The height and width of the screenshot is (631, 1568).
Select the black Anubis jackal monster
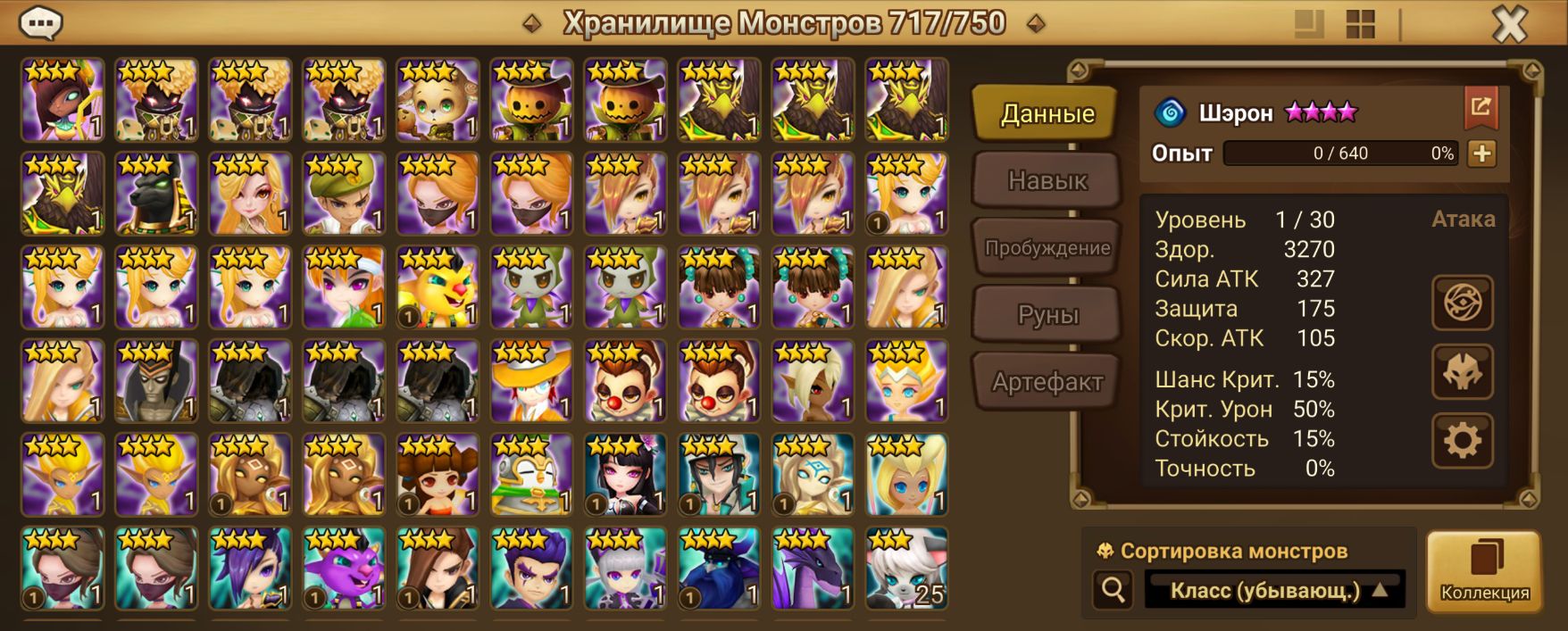pos(155,194)
